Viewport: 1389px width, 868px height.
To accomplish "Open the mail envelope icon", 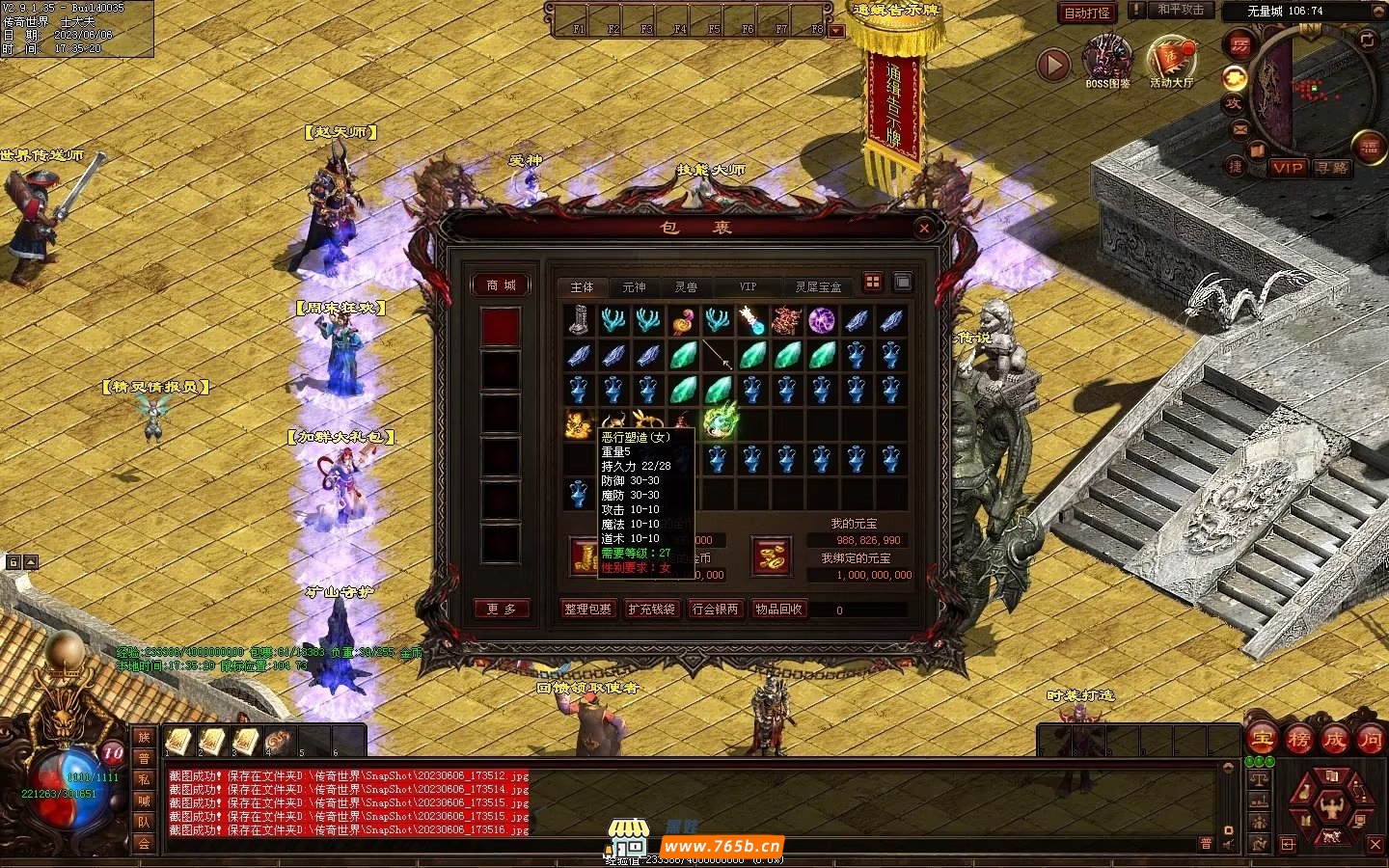I will 1239,128.
